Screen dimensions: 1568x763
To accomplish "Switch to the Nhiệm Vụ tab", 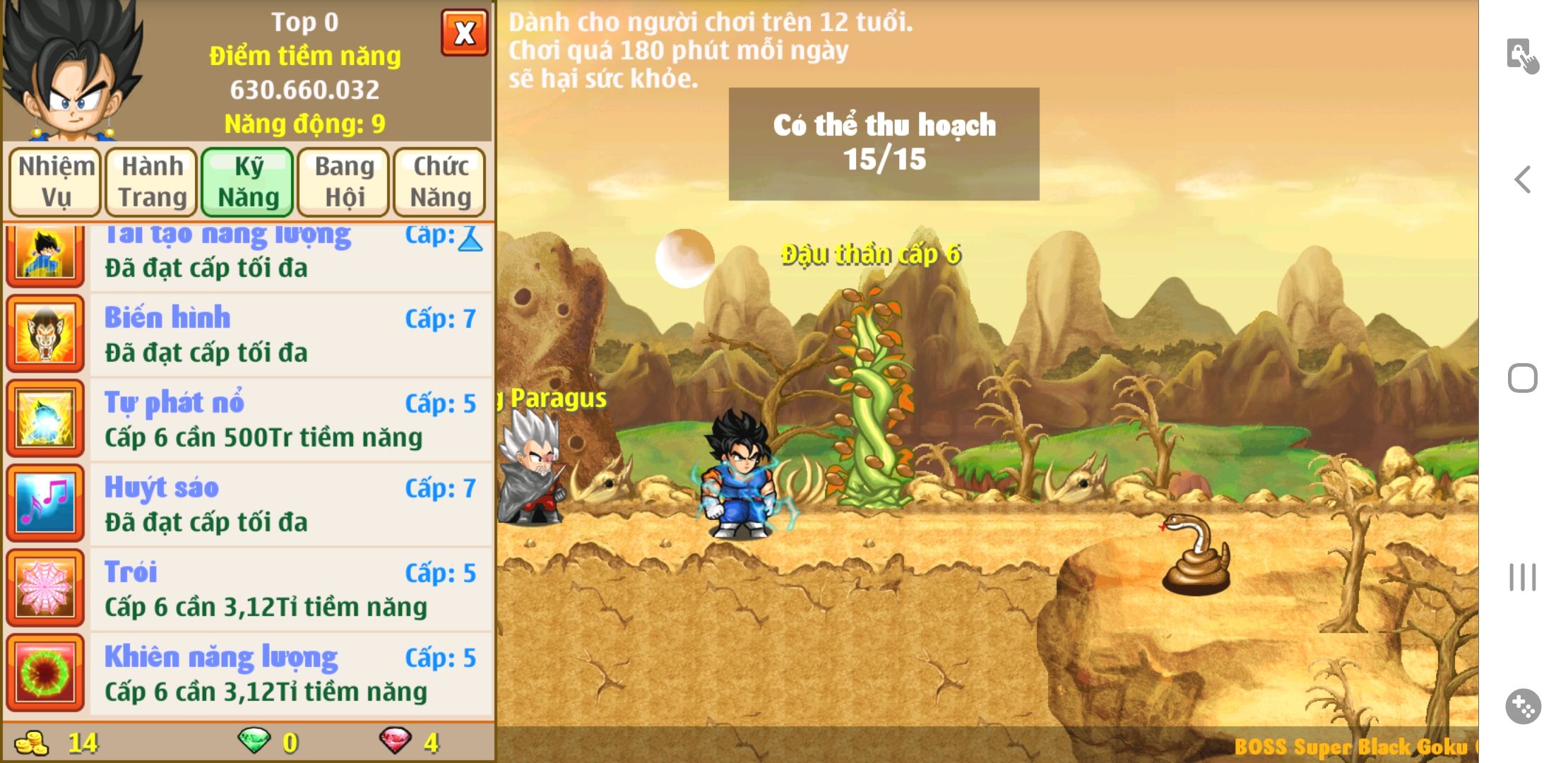I will (x=56, y=182).
